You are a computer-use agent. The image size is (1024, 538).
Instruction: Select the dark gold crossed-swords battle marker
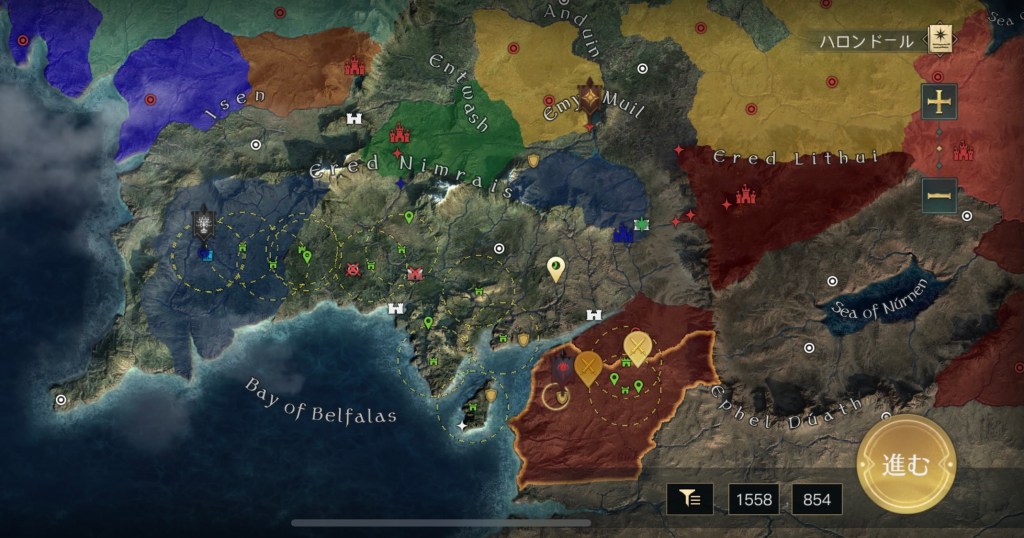click(589, 367)
